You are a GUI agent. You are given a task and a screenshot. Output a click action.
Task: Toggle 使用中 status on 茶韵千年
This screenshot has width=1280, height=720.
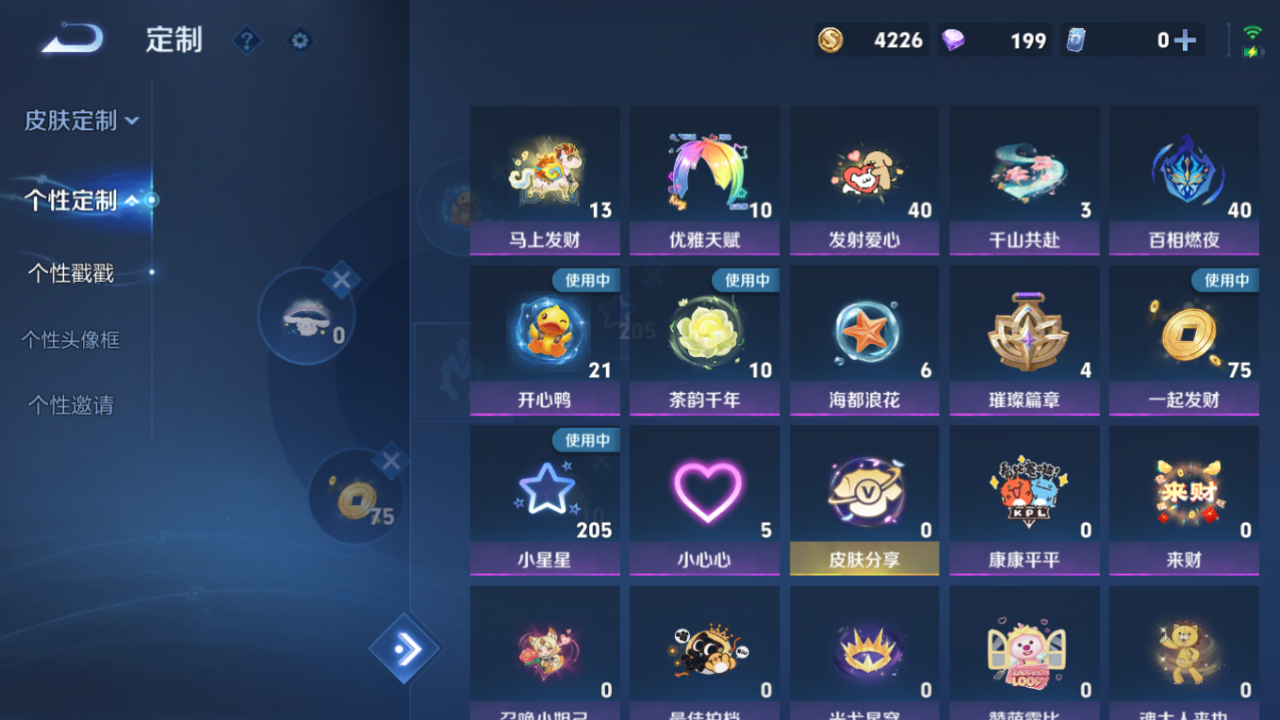[744, 281]
